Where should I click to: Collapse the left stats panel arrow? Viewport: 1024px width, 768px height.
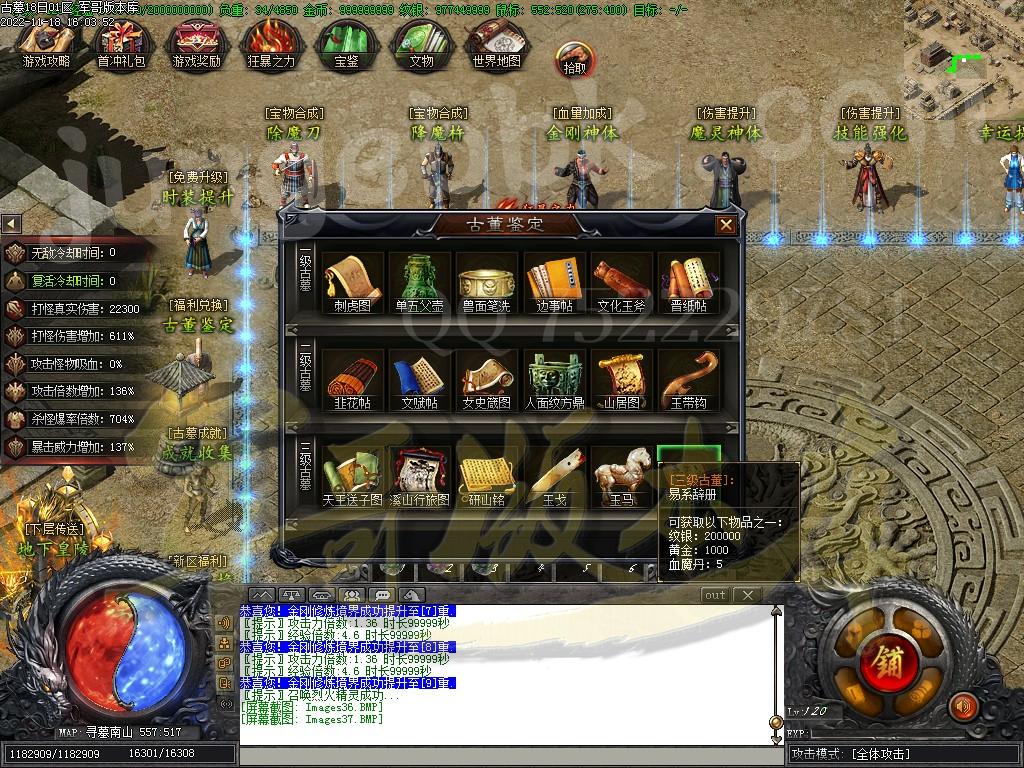(x=11, y=223)
